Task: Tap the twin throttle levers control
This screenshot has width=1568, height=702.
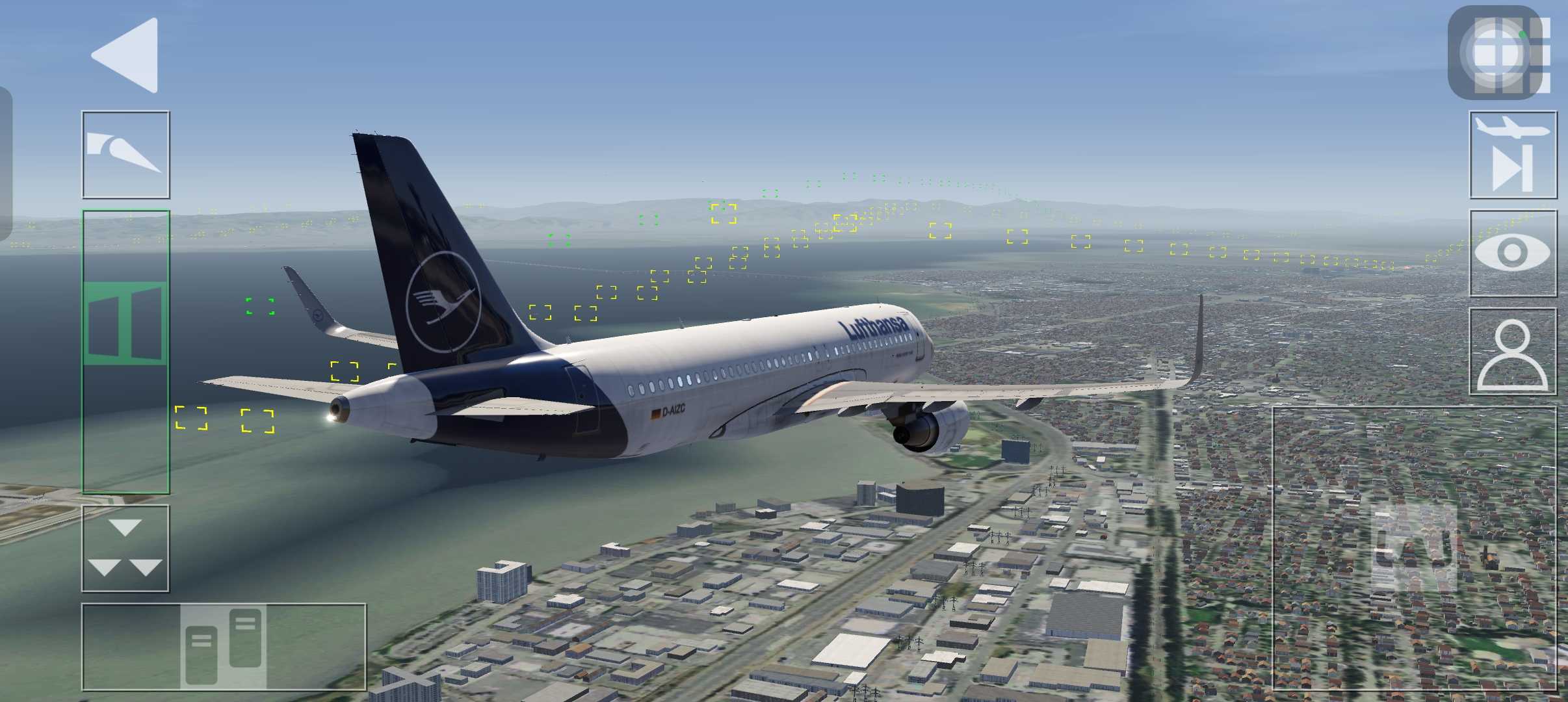Action: (224, 645)
